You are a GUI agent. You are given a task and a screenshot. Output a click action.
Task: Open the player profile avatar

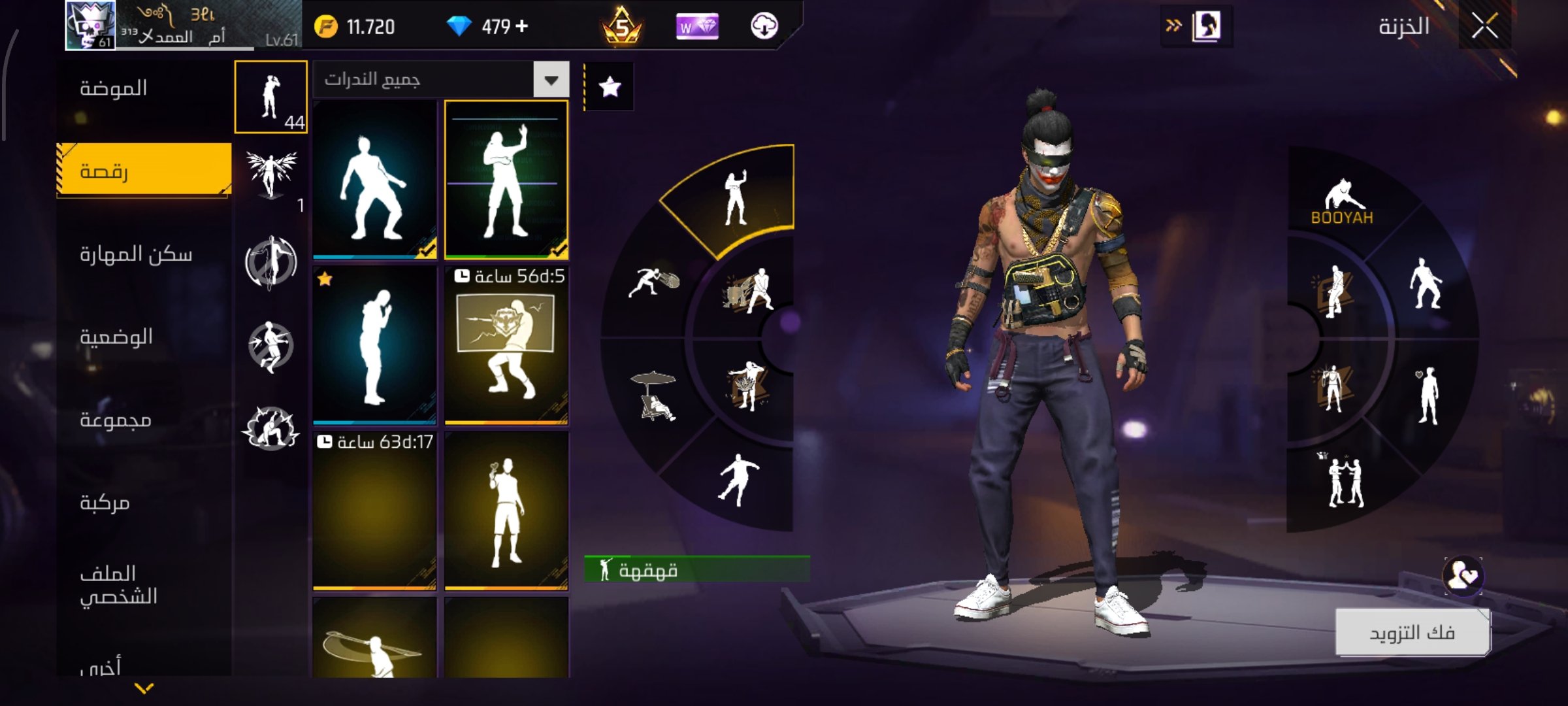coord(91,25)
